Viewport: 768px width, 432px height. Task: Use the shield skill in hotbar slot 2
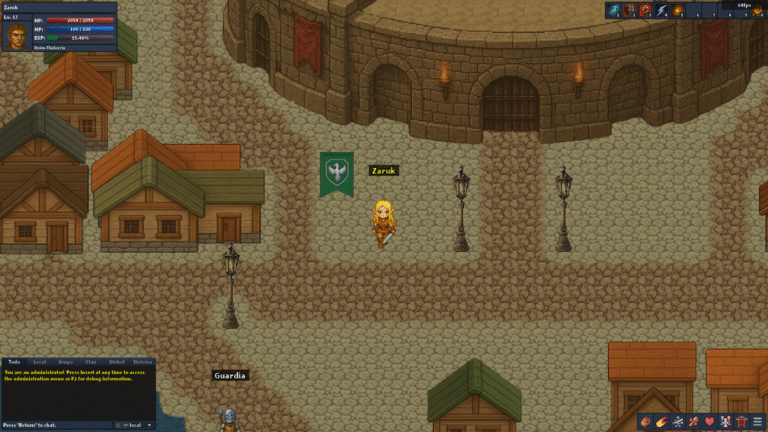pyautogui.click(x=630, y=11)
